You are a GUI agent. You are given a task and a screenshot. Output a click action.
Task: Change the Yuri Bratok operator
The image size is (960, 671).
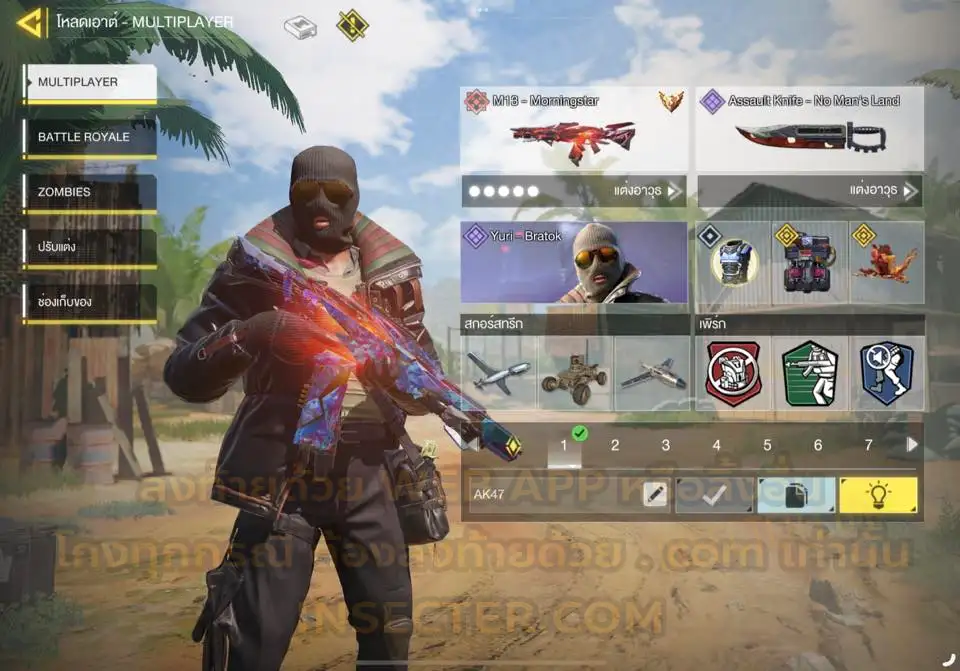point(573,262)
